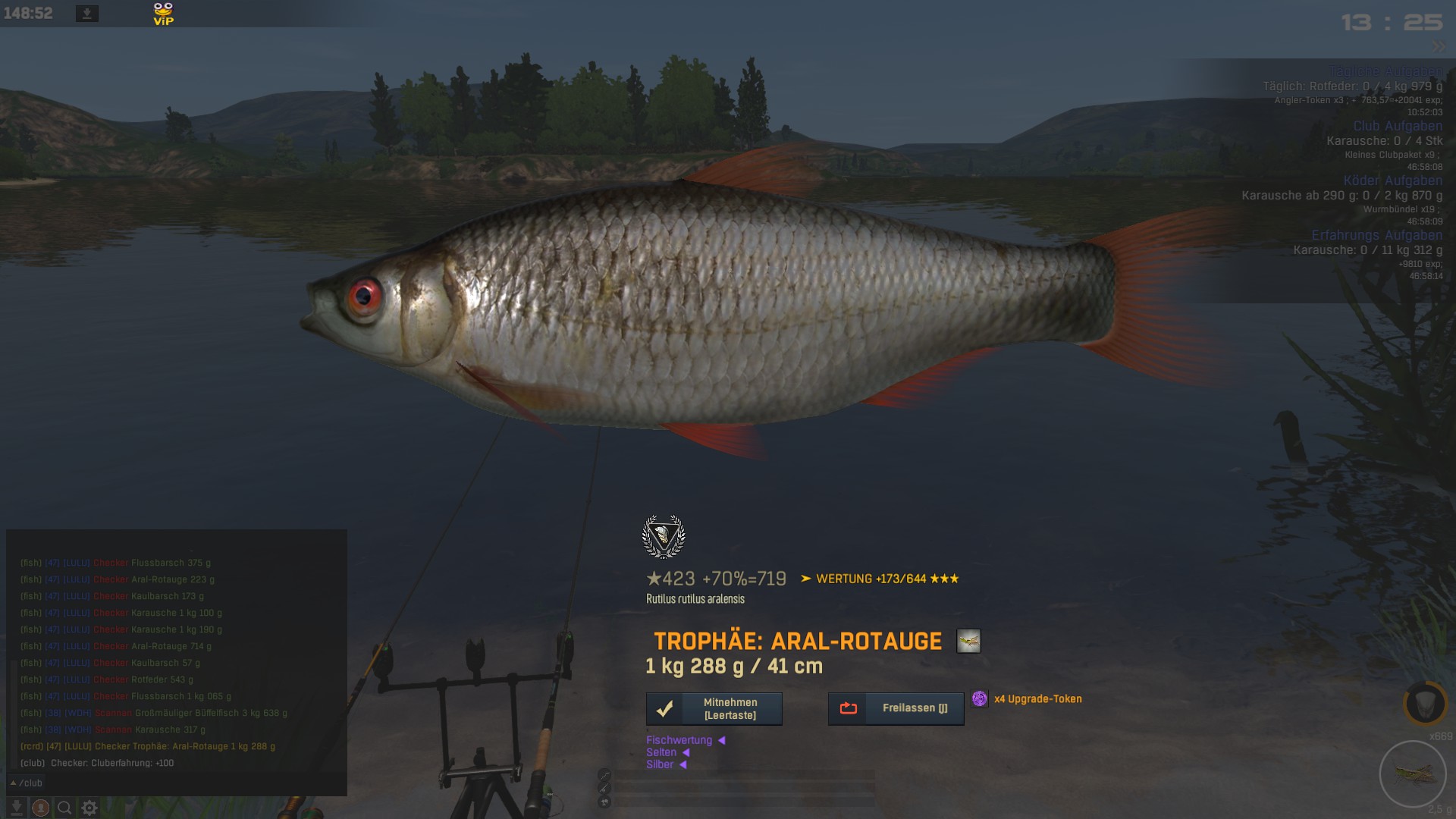Open the VIP duck icon

tap(163, 14)
